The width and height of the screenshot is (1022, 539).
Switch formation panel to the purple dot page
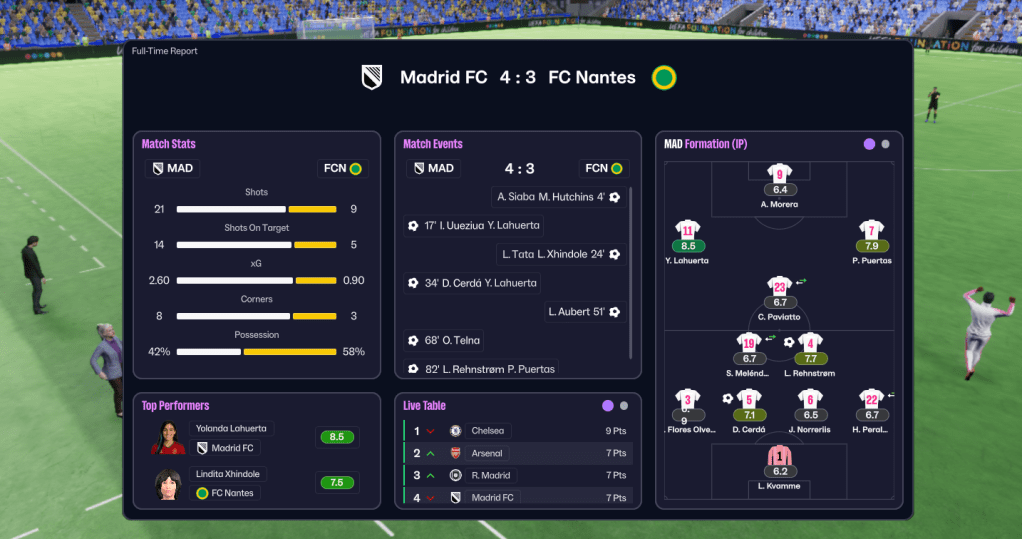point(869,144)
